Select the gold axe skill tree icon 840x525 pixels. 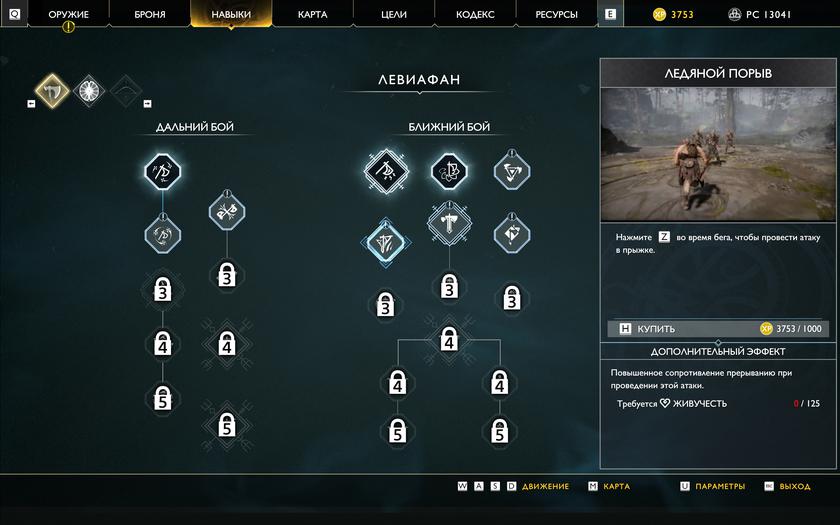(53, 90)
